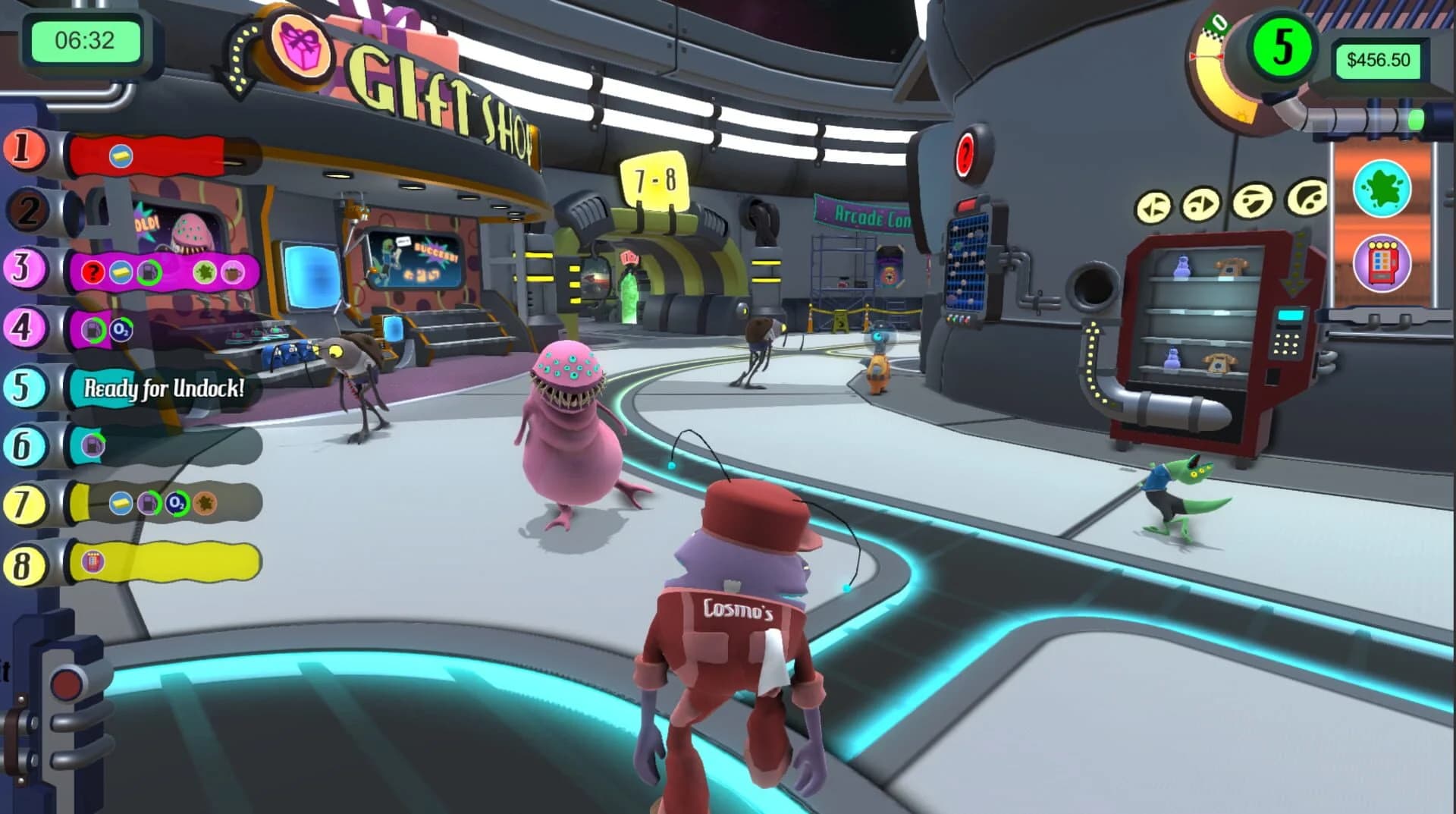Click the 06:32 timer in the top left
This screenshot has height=814, width=1456.
83,42
